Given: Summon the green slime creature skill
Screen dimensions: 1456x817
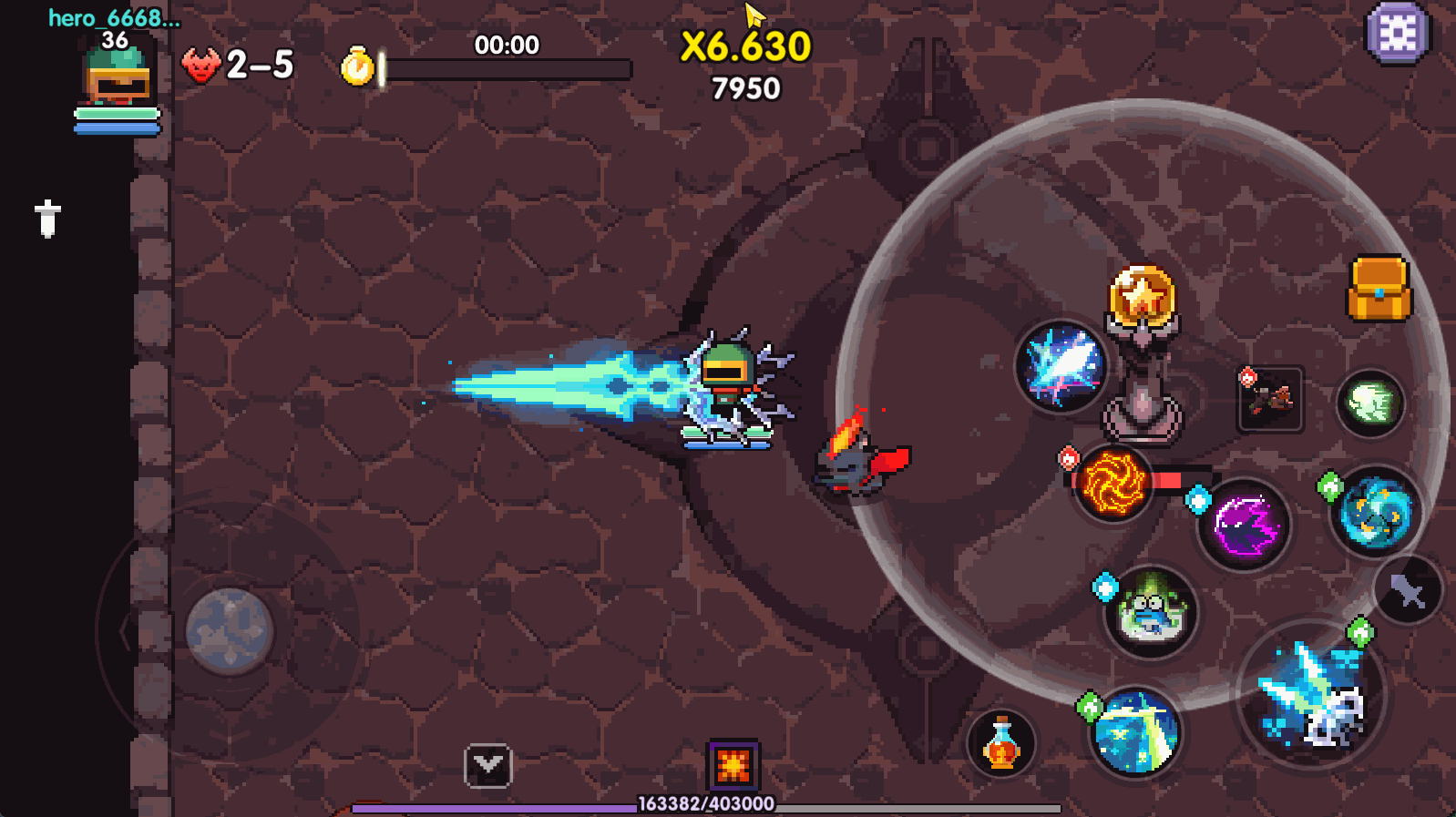Looking at the screenshot, I should pyautogui.click(x=1151, y=611).
